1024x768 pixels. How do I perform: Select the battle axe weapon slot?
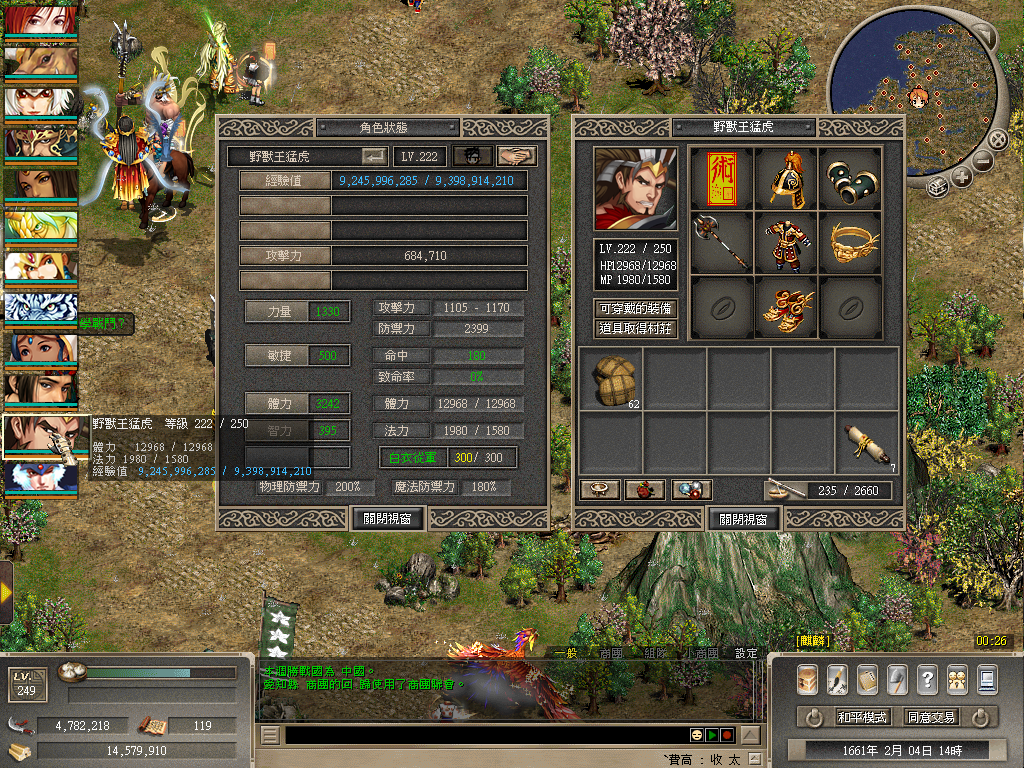[x=721, y=242]
